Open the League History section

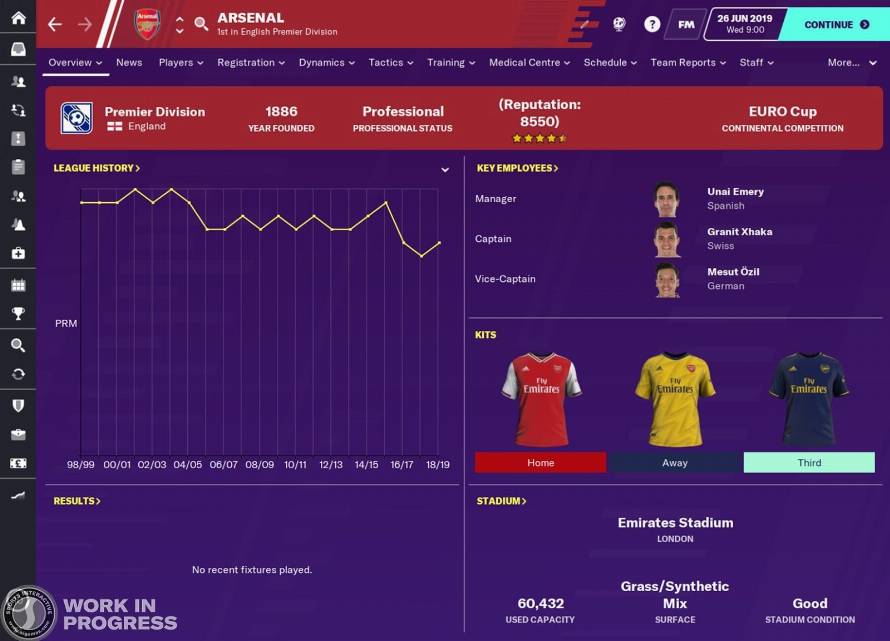click(96, 168)
